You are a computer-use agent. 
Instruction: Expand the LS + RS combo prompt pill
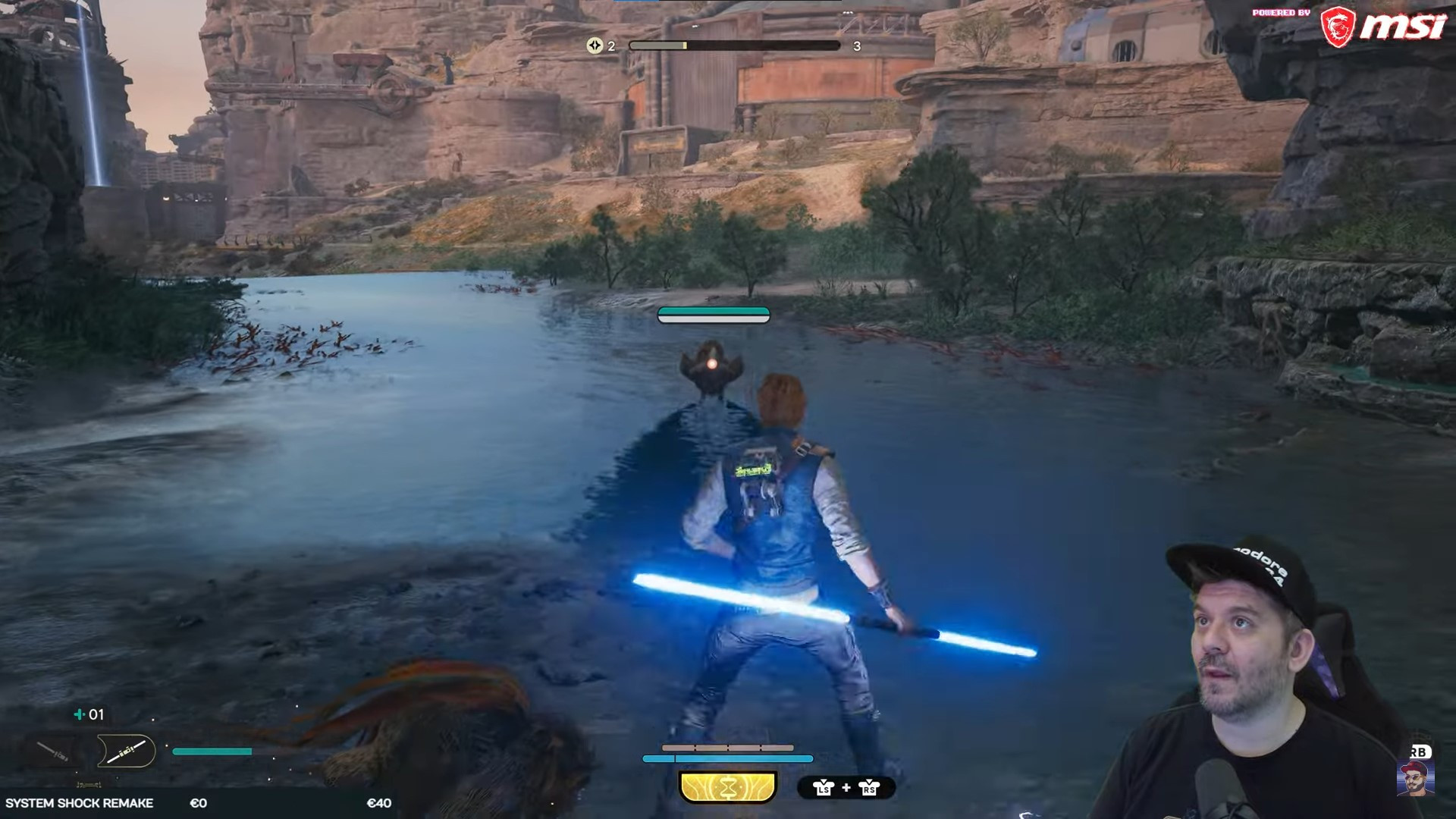coord(846,789)
